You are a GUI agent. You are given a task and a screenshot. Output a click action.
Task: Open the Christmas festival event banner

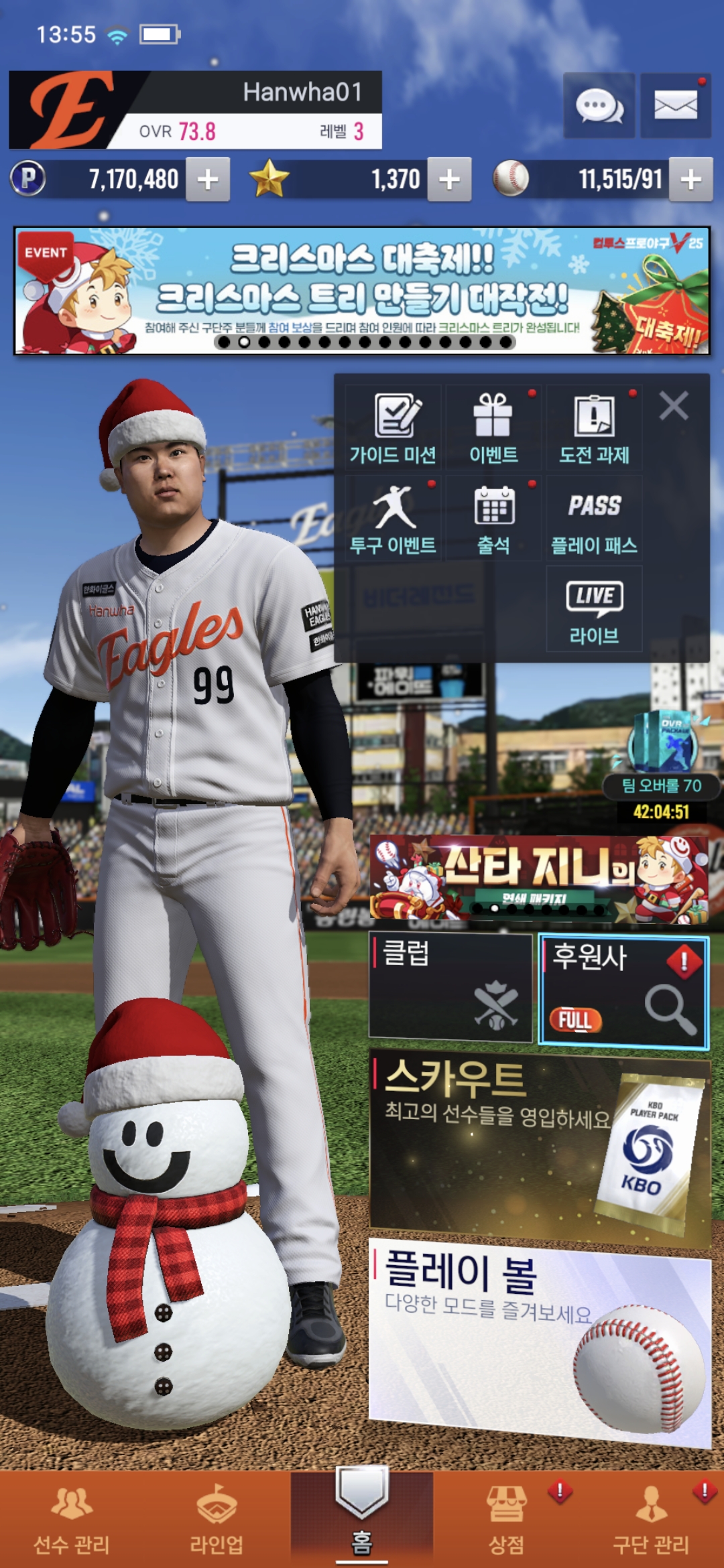click(x=362, y=291)
